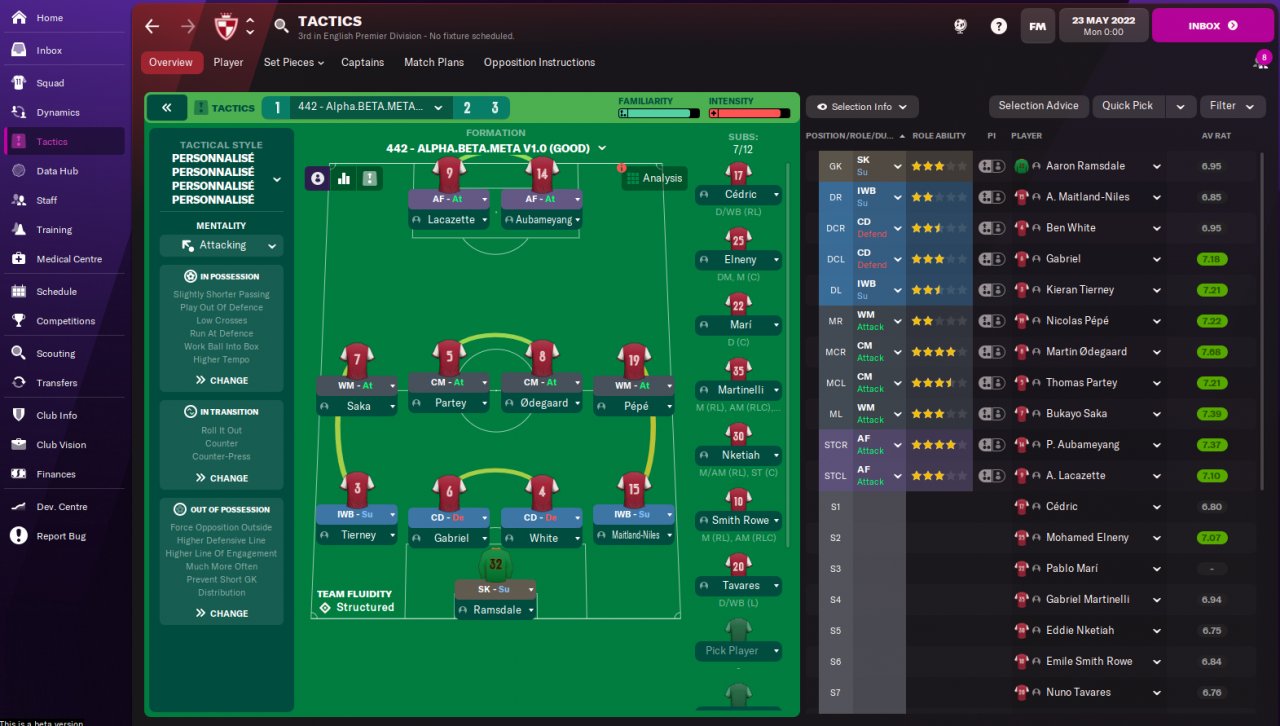Click the Selection Advice button
Image resolution: width=1280 pixels, height=726 pixels.
(x=1038, y=106)
